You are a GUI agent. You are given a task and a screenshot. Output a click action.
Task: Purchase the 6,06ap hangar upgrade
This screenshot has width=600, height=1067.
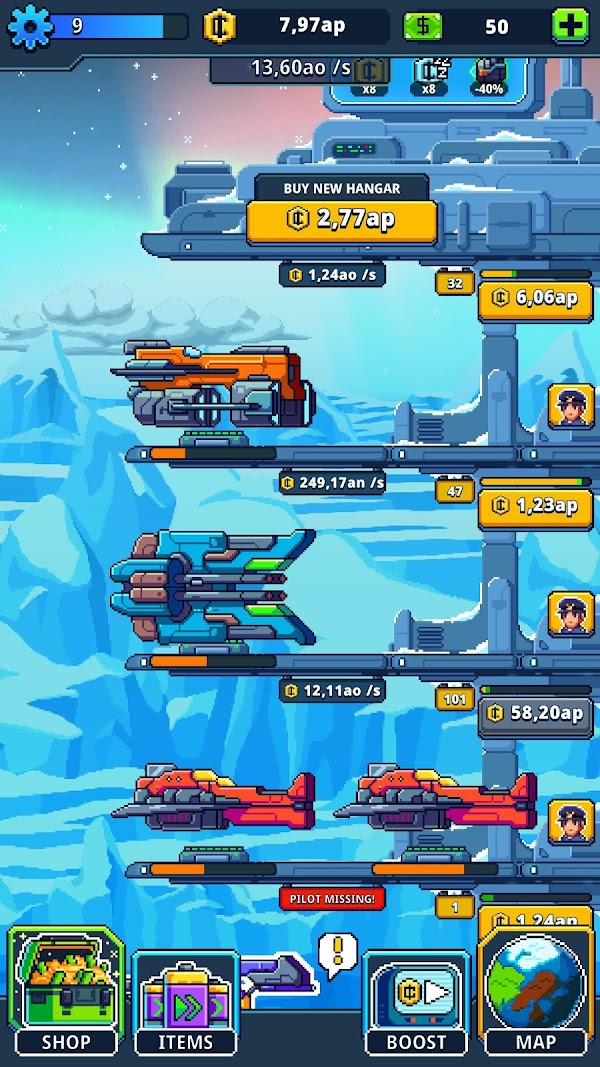(x=534, y=298)
